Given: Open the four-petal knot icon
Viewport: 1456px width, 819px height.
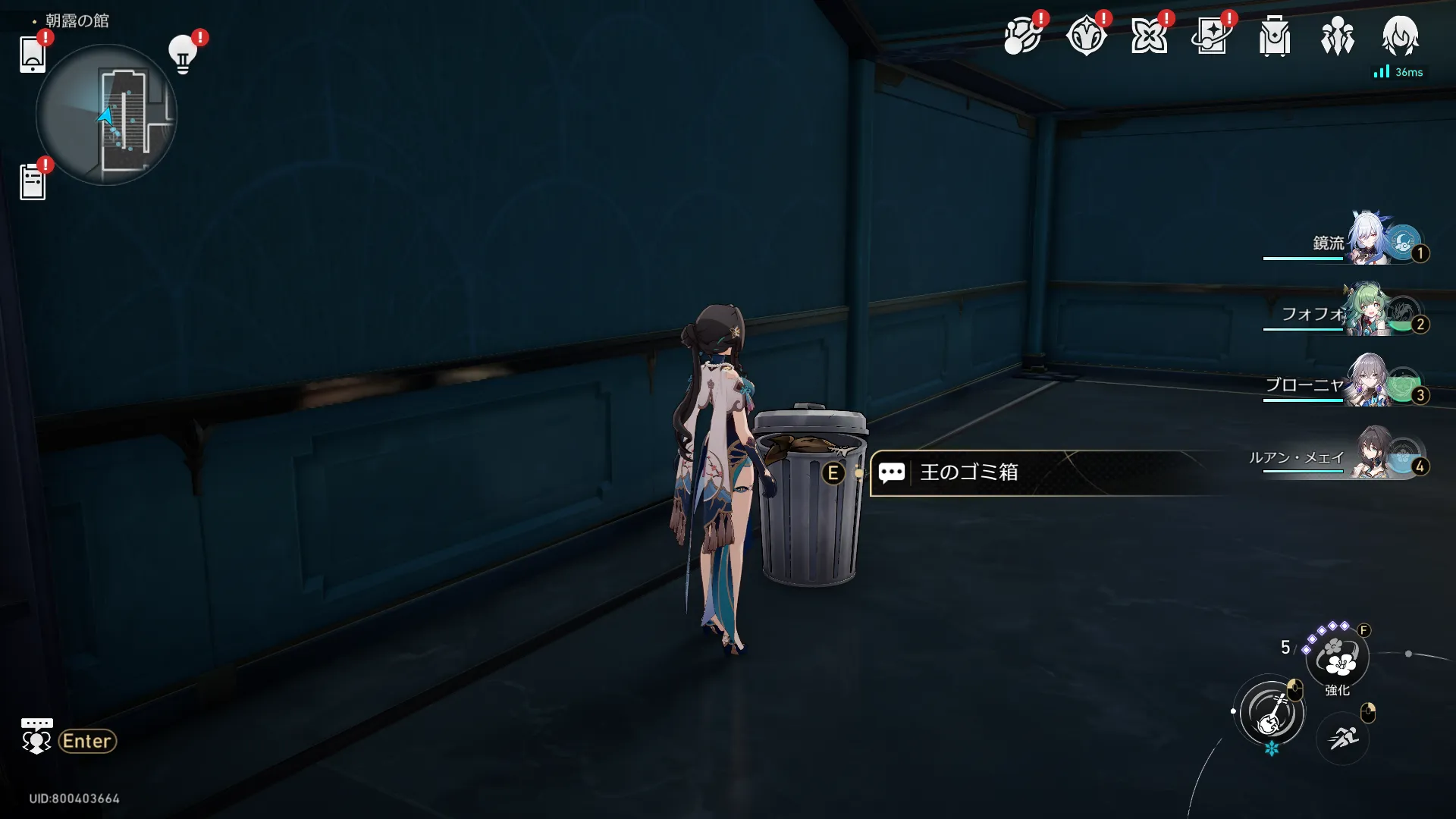Looking at the screenshot, I should (1149, 36).
